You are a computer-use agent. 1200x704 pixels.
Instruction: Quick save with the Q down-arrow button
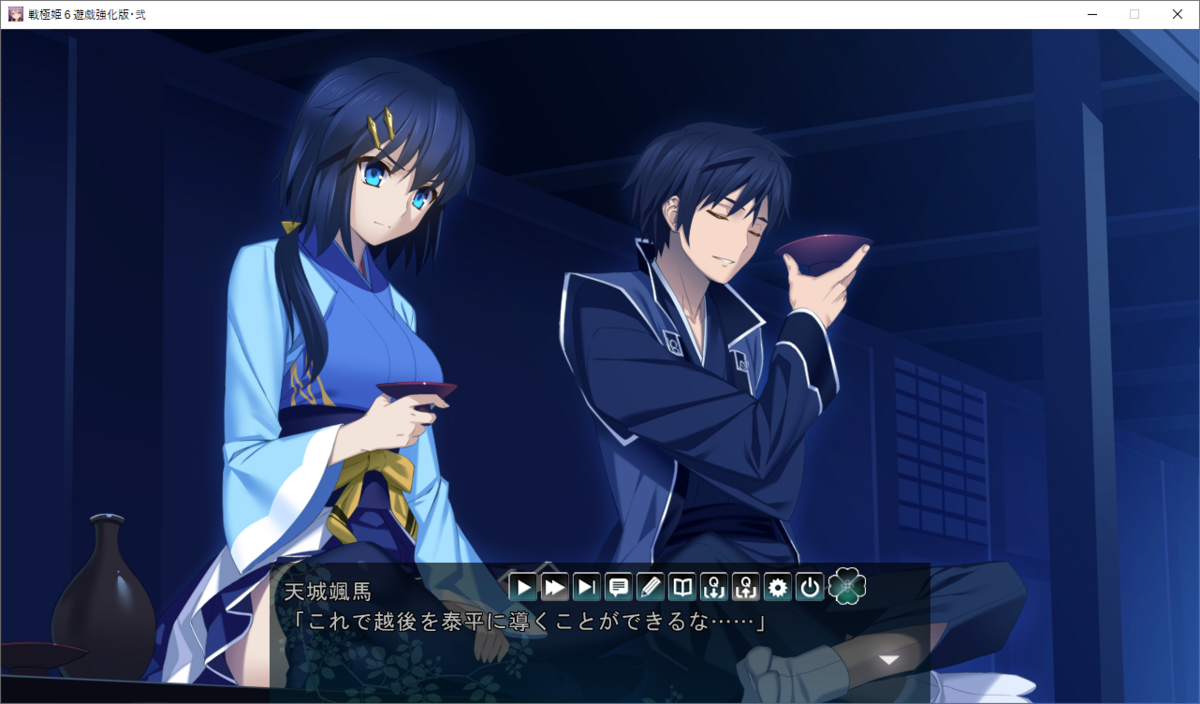(x=714, y=587)
